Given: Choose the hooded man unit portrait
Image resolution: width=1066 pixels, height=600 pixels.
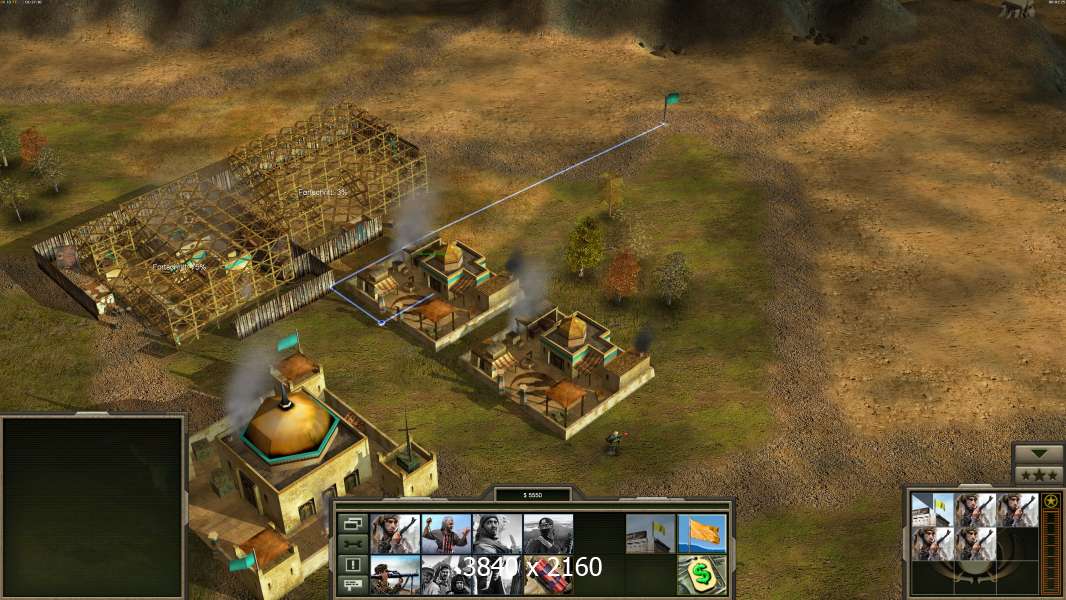Looking at the screenshot, I should coord(497,534).
